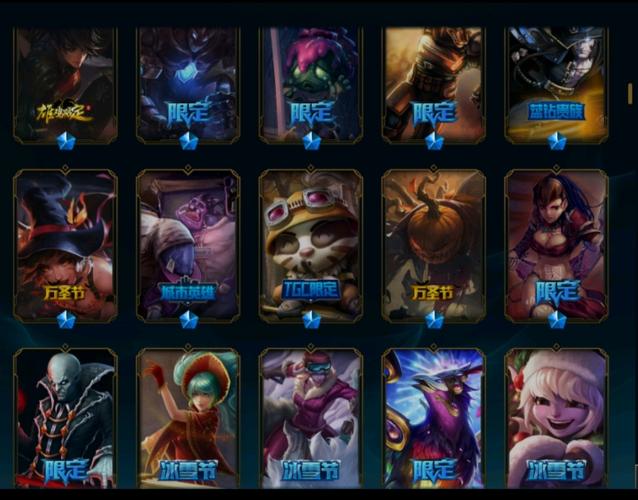Pick the gunslinger card with blue label
Image resolution: width=638 pixels, height=500 pixels.
(x=556, y=82)
